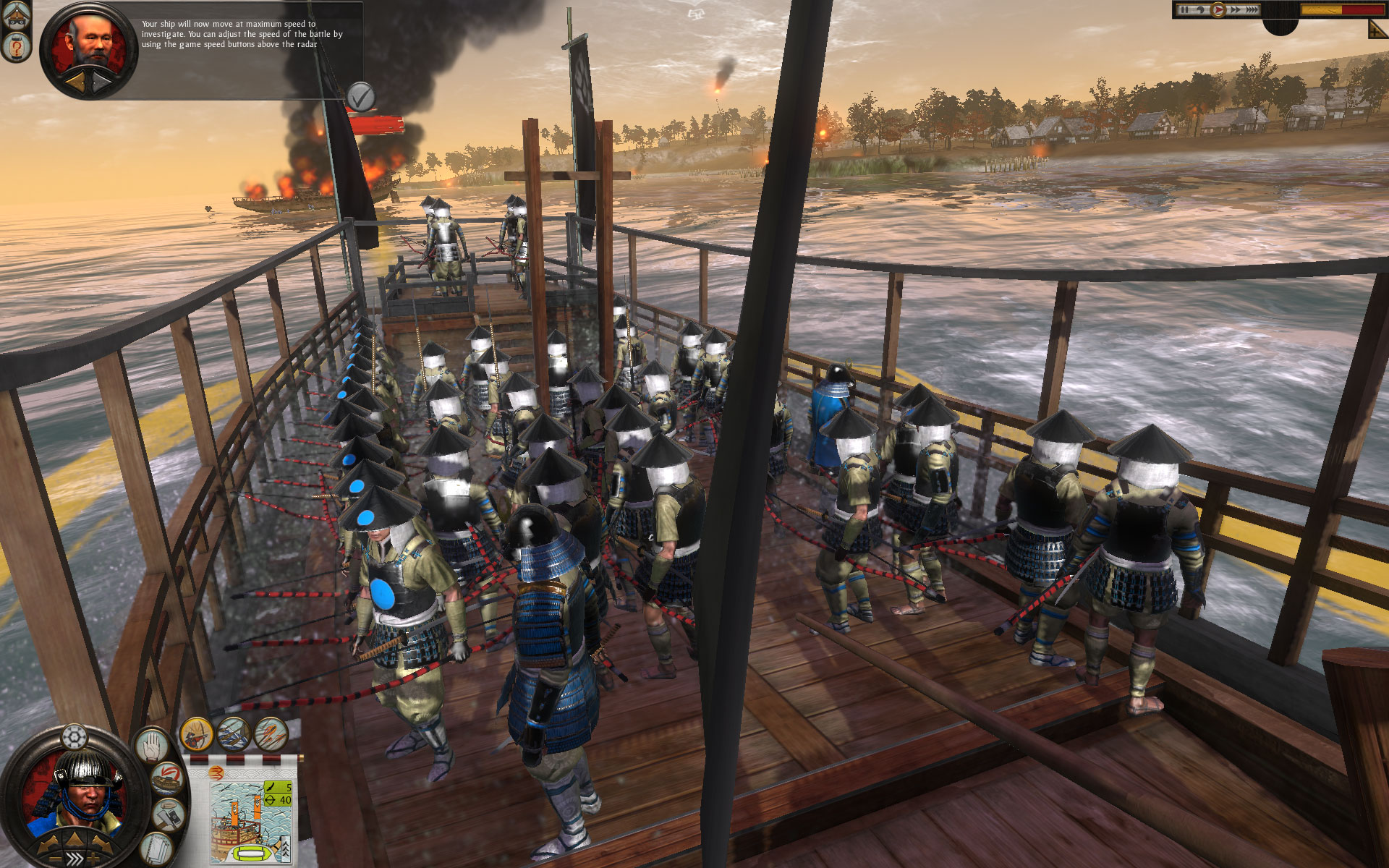Activate the arrows-over-waves ability
The width and height of the screenshot is (1389, 868).
point(234,735)
